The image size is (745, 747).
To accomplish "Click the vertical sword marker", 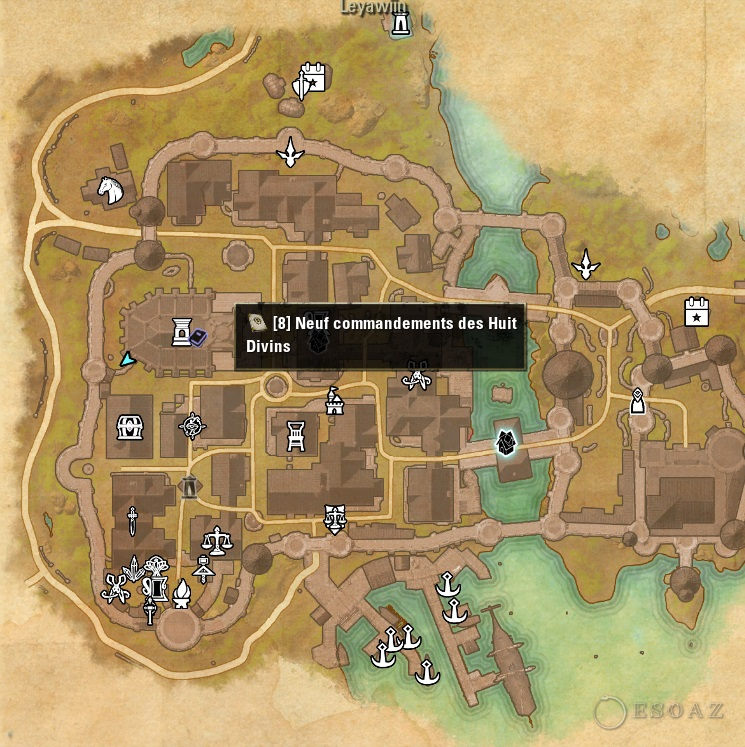I will [132, 520].
